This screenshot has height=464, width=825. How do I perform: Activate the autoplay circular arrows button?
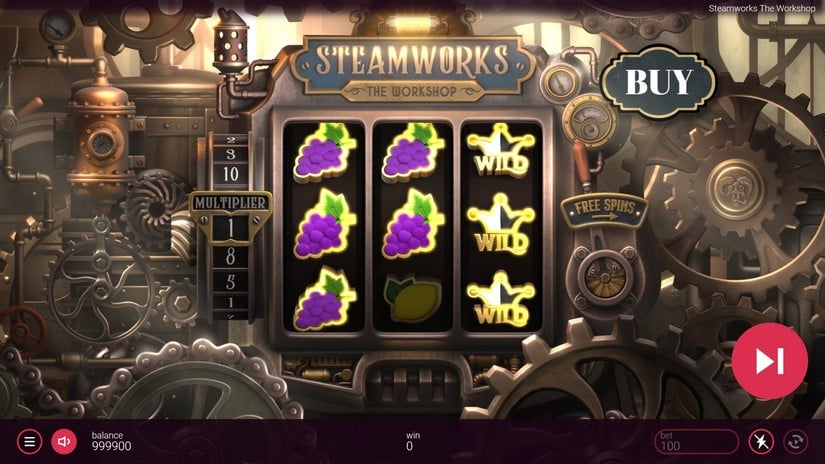[797, 441]
